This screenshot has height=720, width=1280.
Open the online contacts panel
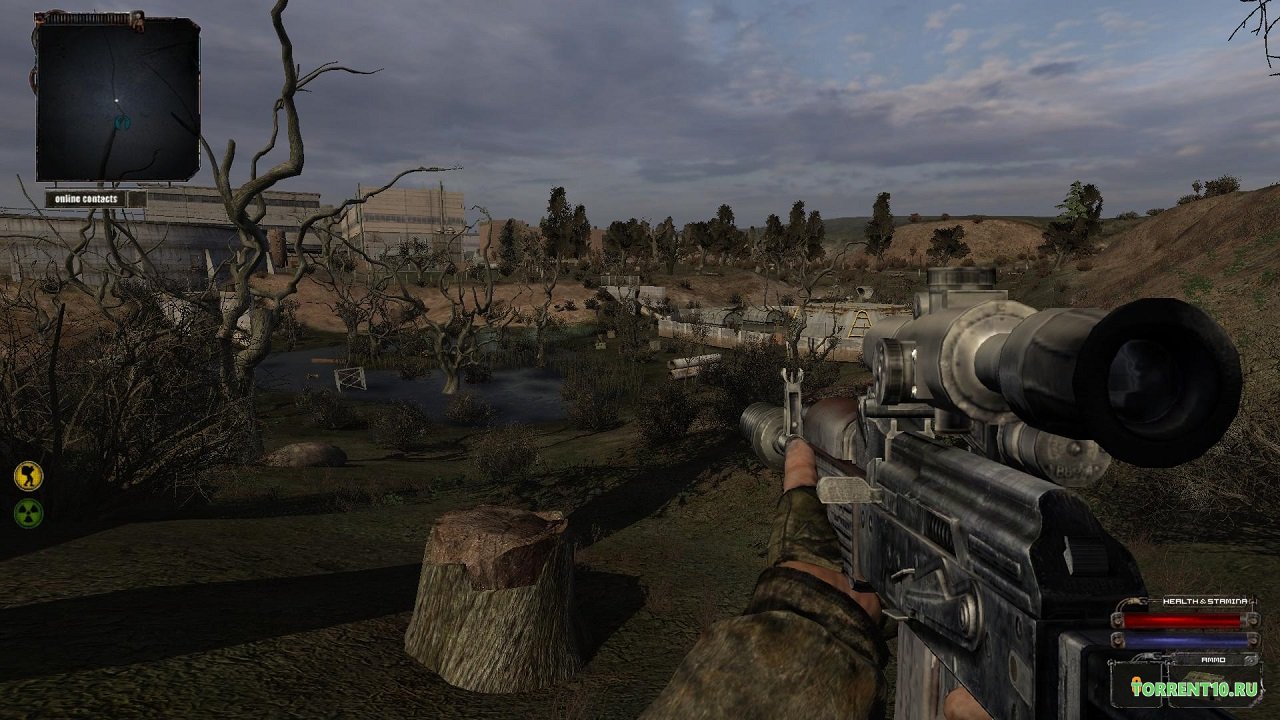pyautogui.click(x=94, y=199)
